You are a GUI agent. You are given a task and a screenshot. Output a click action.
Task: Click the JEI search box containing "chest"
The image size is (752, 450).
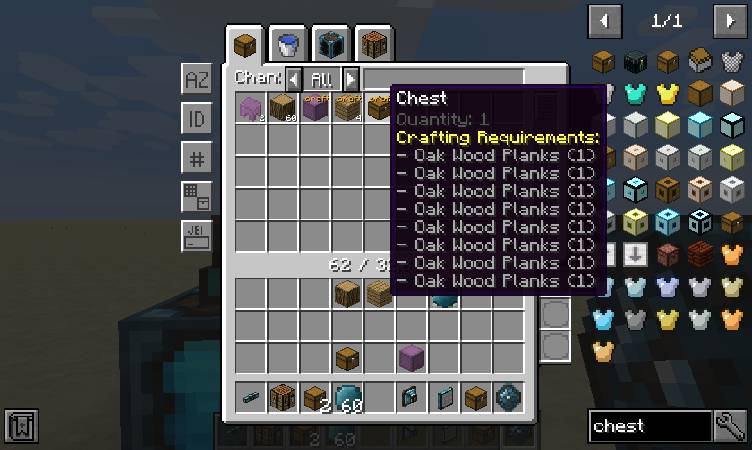pyautogui.click(x=650, y=426)
